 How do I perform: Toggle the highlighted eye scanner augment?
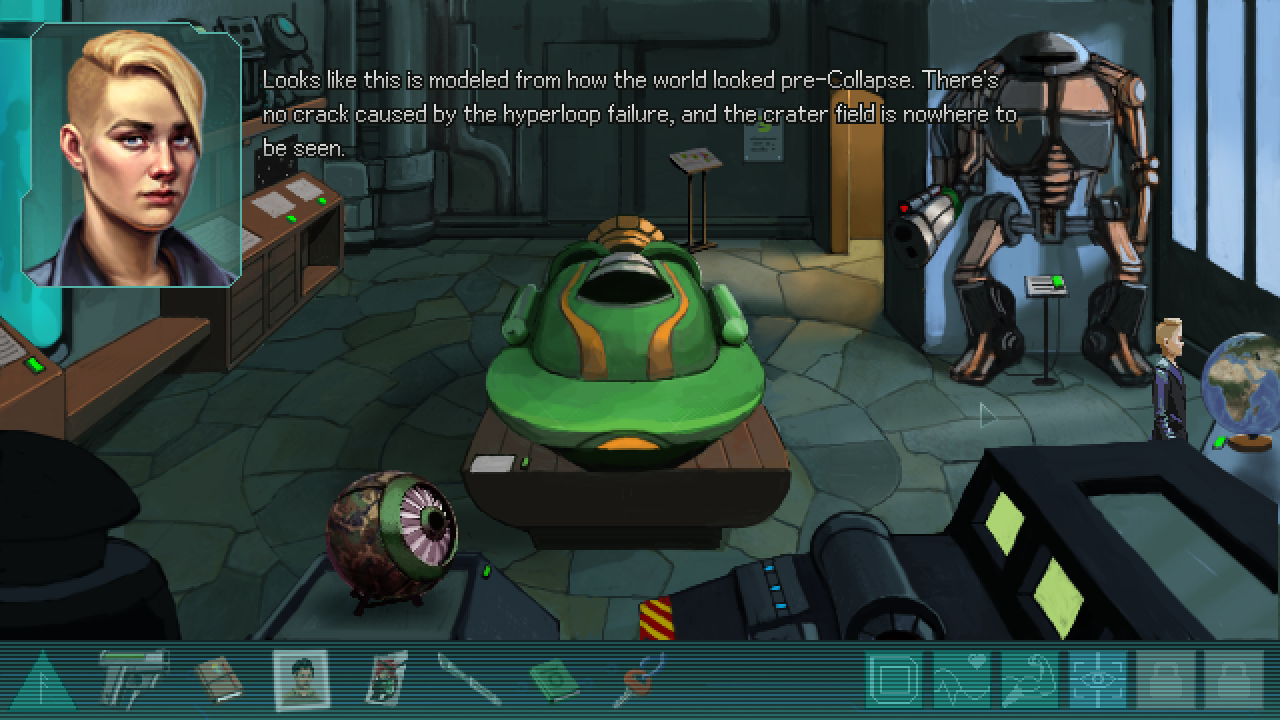tap(1097, 681)
